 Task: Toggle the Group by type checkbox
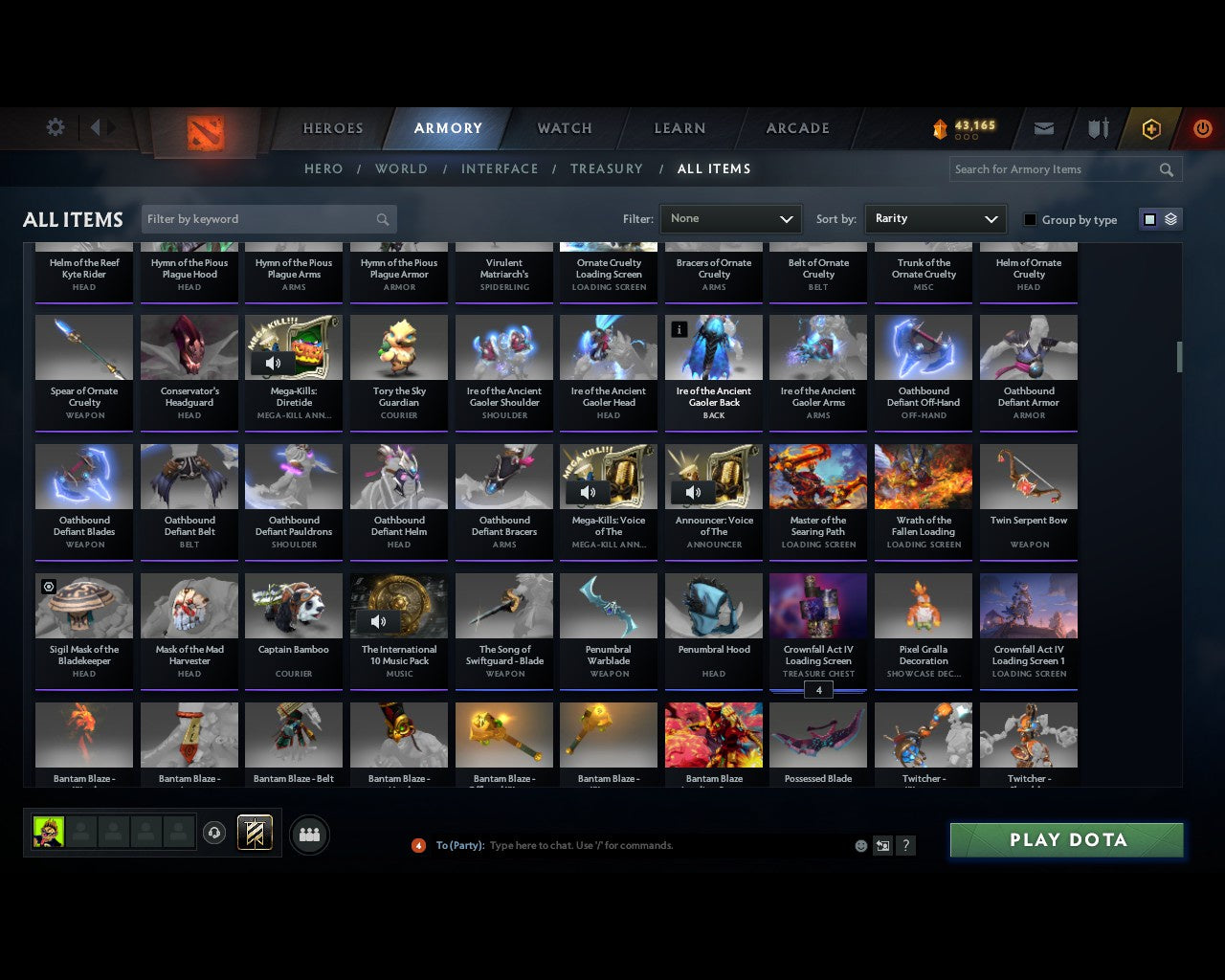[1030, 219]
